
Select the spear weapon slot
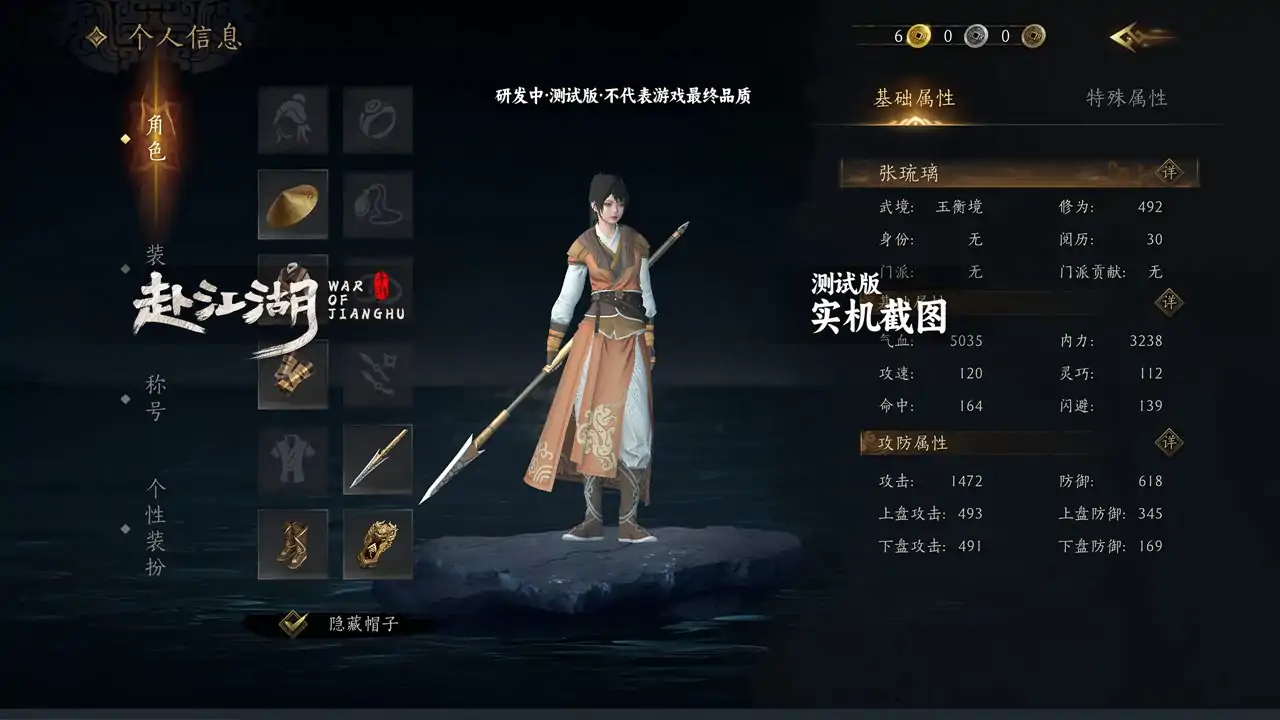(378, 459)
